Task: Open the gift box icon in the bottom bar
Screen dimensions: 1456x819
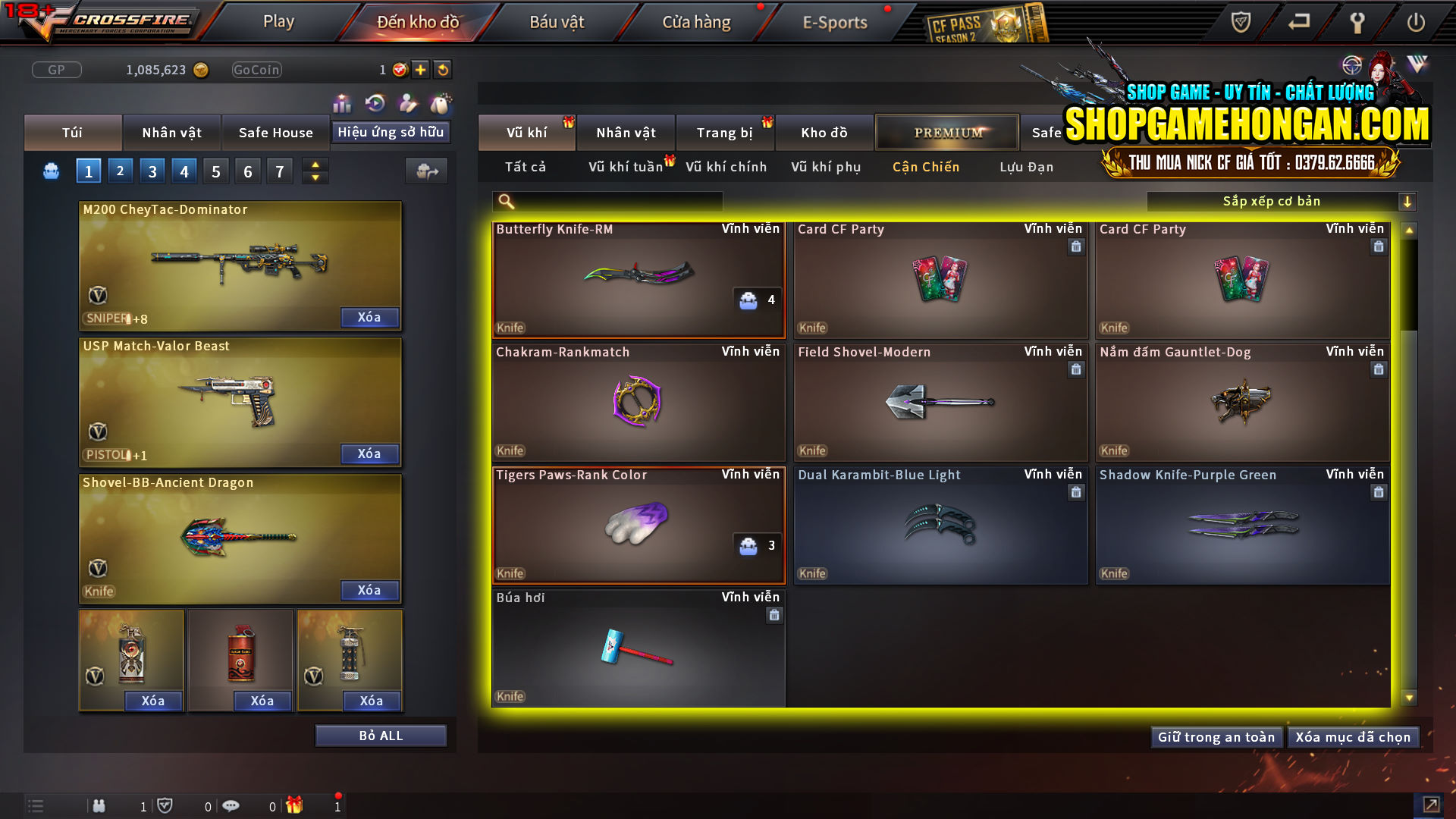Action: 296,805
